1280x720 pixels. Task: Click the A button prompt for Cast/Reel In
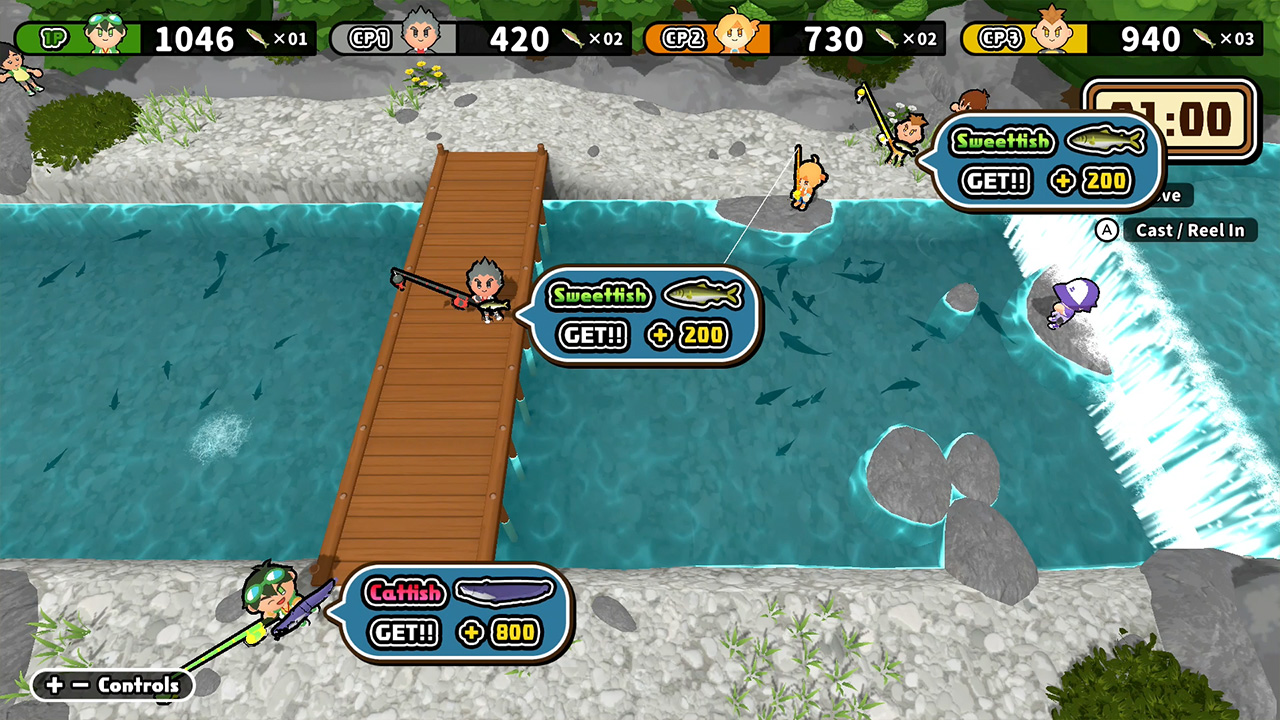1105,230
